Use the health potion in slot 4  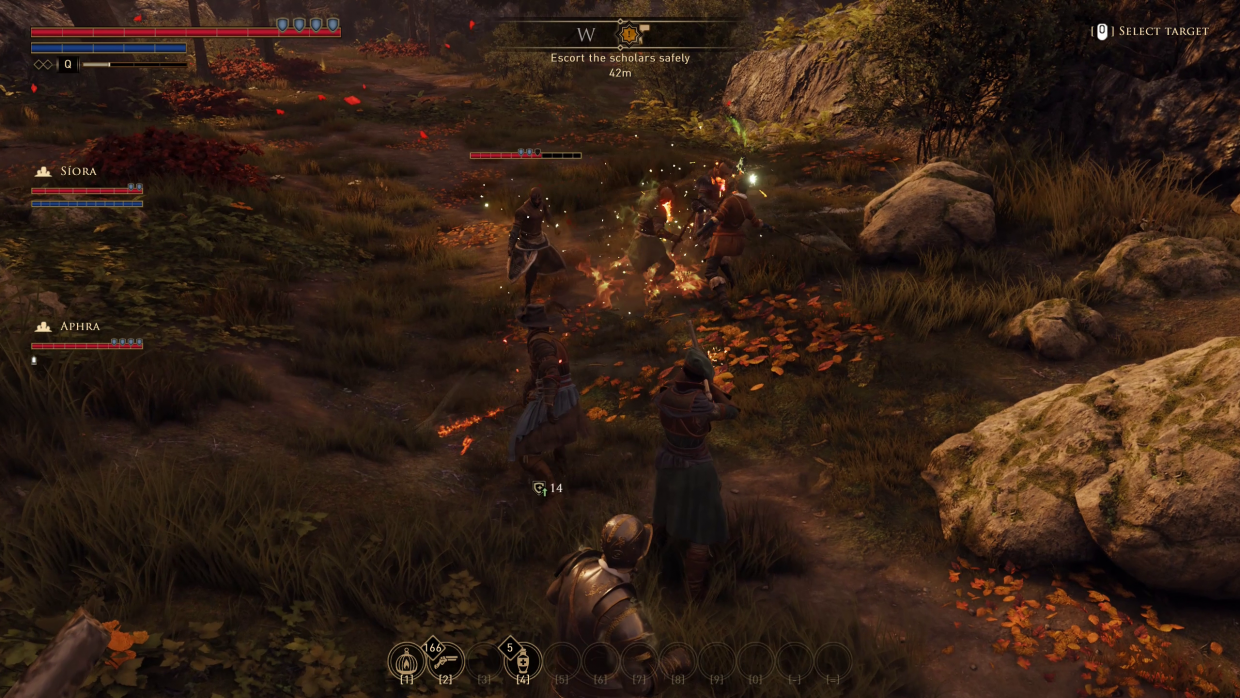(x=523, y=660)
